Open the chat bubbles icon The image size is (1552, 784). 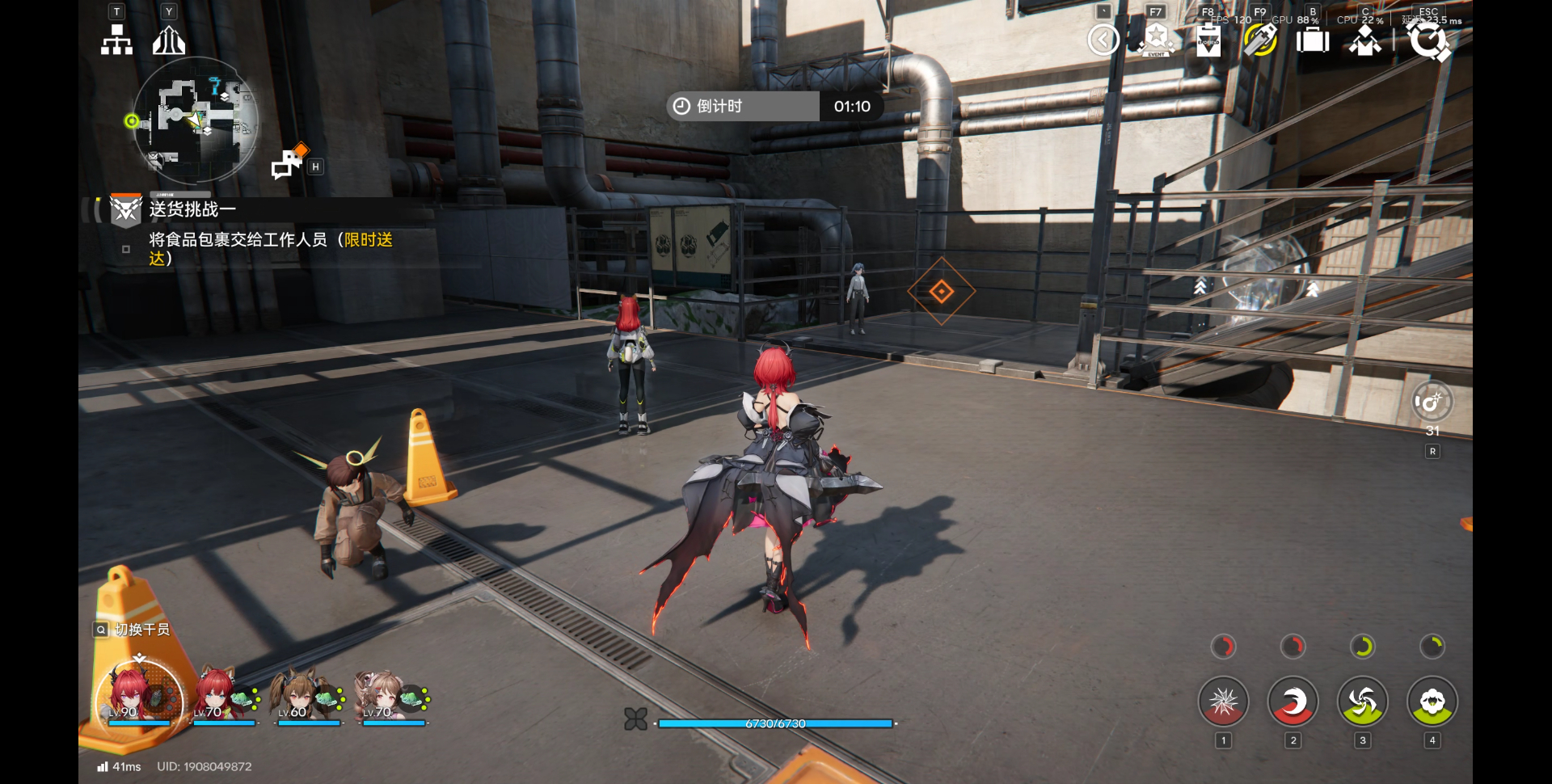(289, 163)
